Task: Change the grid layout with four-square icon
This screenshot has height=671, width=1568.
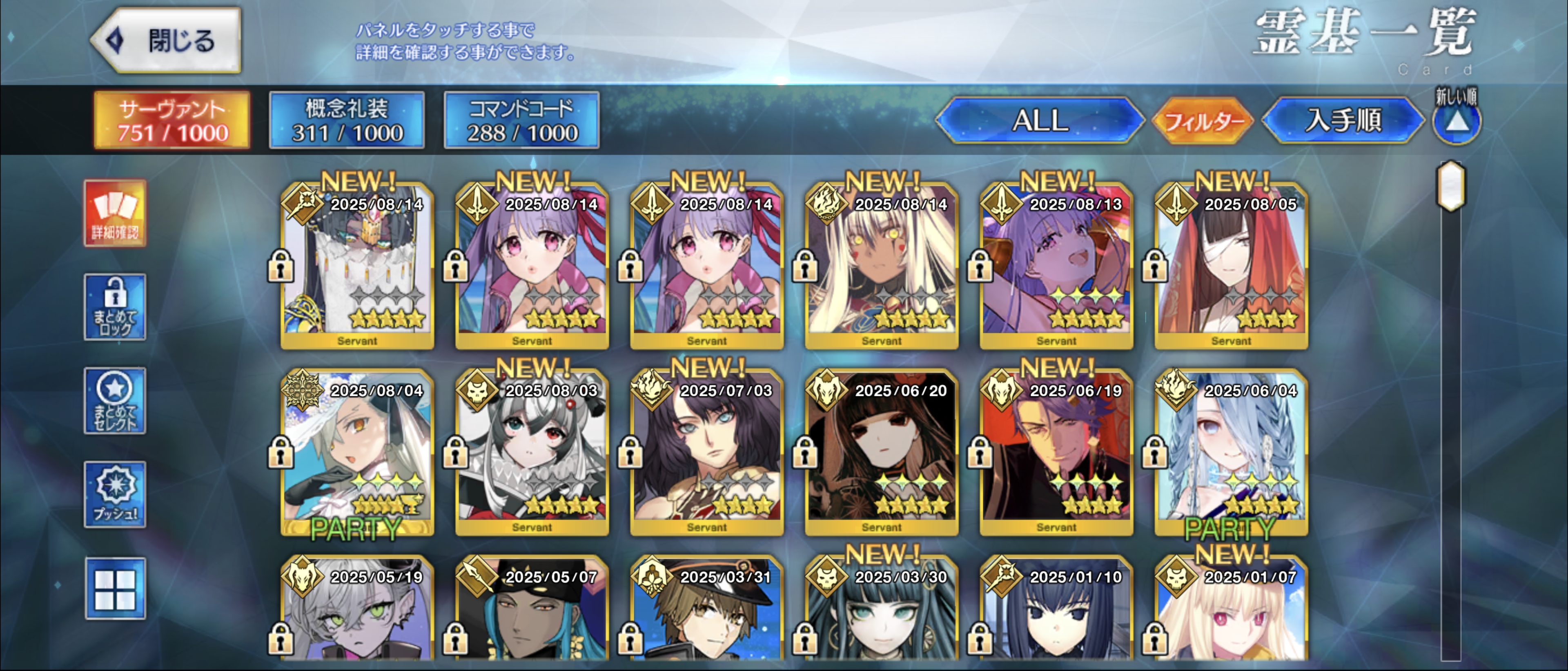Action: click(x=115, y=588)
